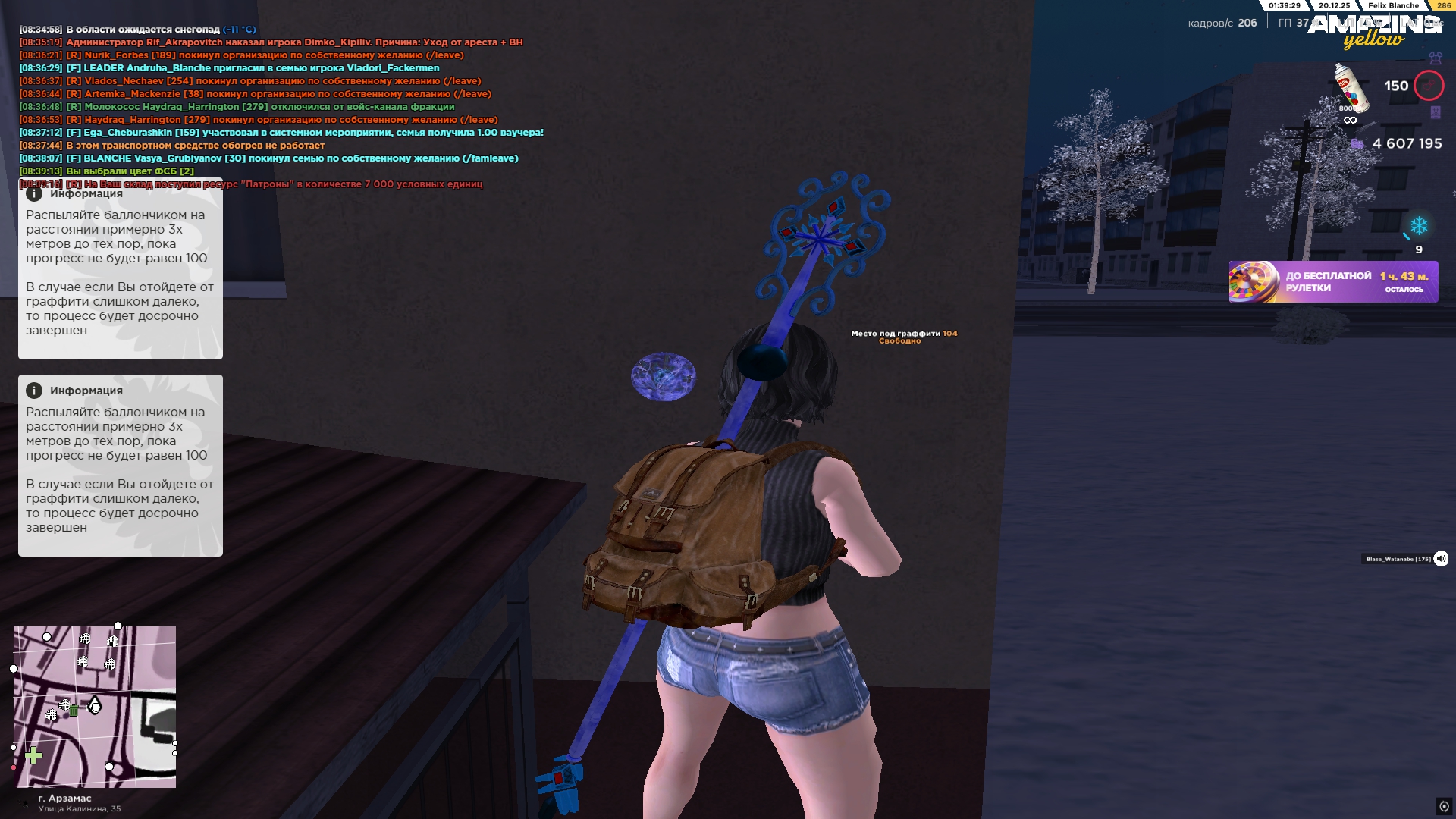Click the small icon in the bottom-right corner
The image size is (1456, 819).
point(1444,806)
